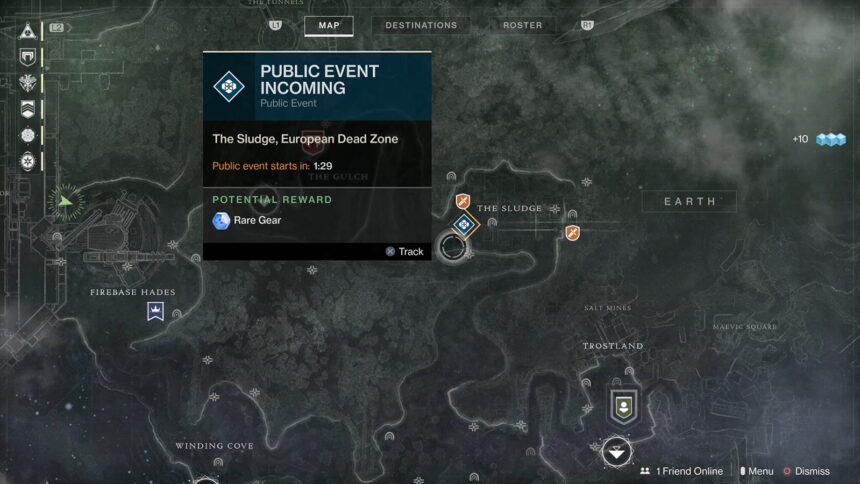Choose the Firebase Hades banner marker
This screenshot has width=860, height=484.
[156, 312]
